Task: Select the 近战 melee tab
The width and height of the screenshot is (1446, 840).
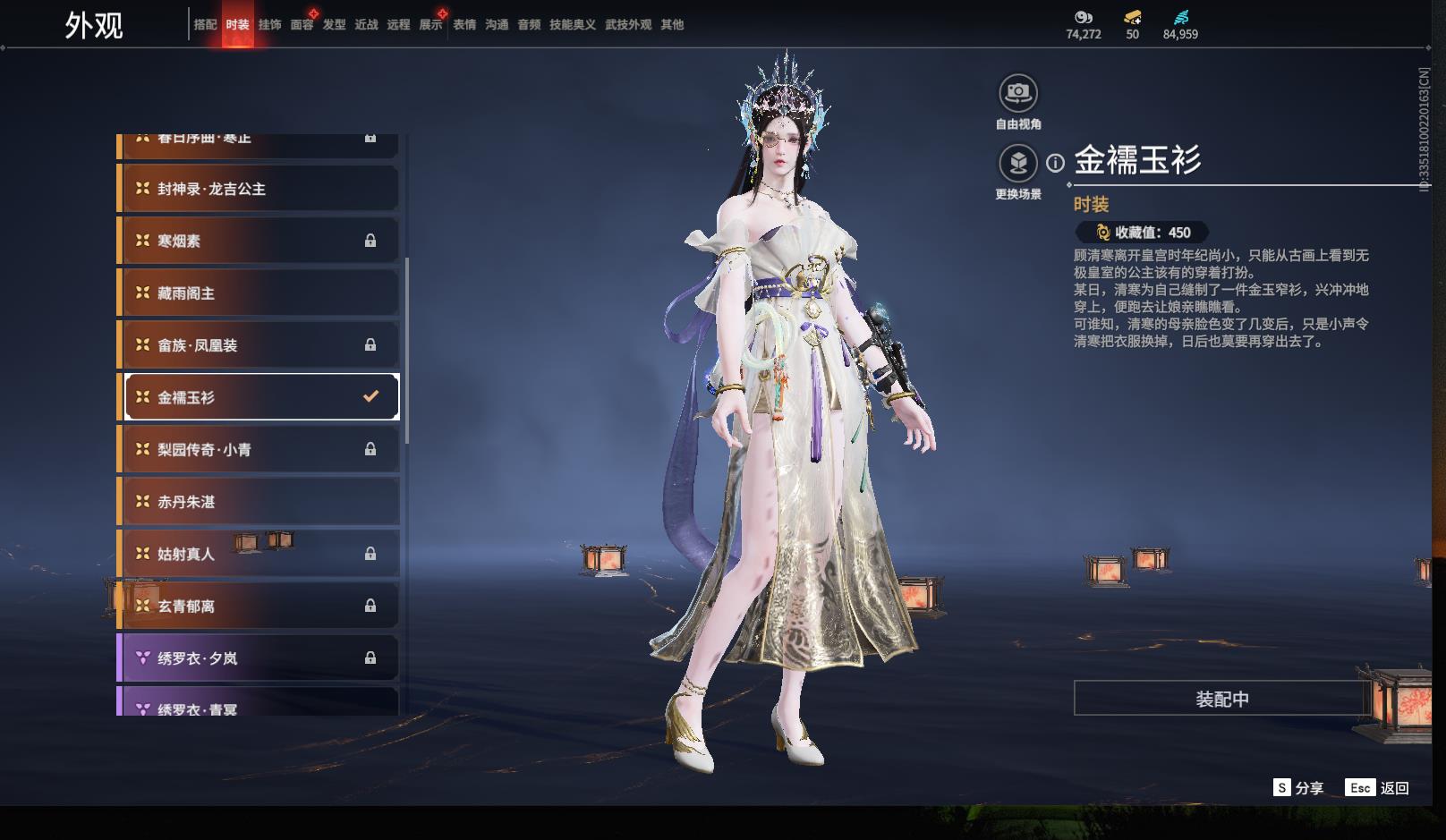Action: tap(366, 25)
